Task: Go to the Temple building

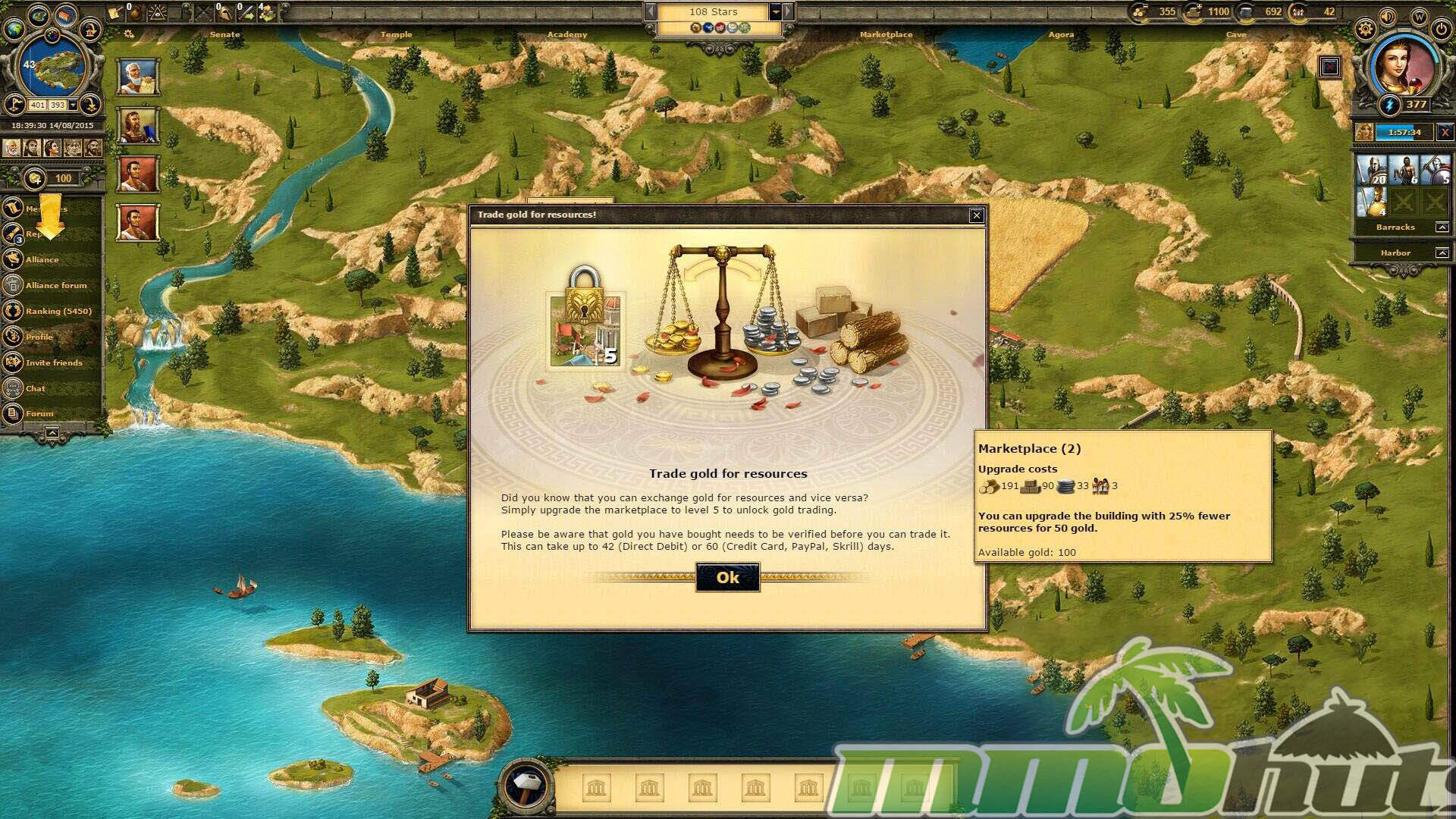Action: coord(396,34)
